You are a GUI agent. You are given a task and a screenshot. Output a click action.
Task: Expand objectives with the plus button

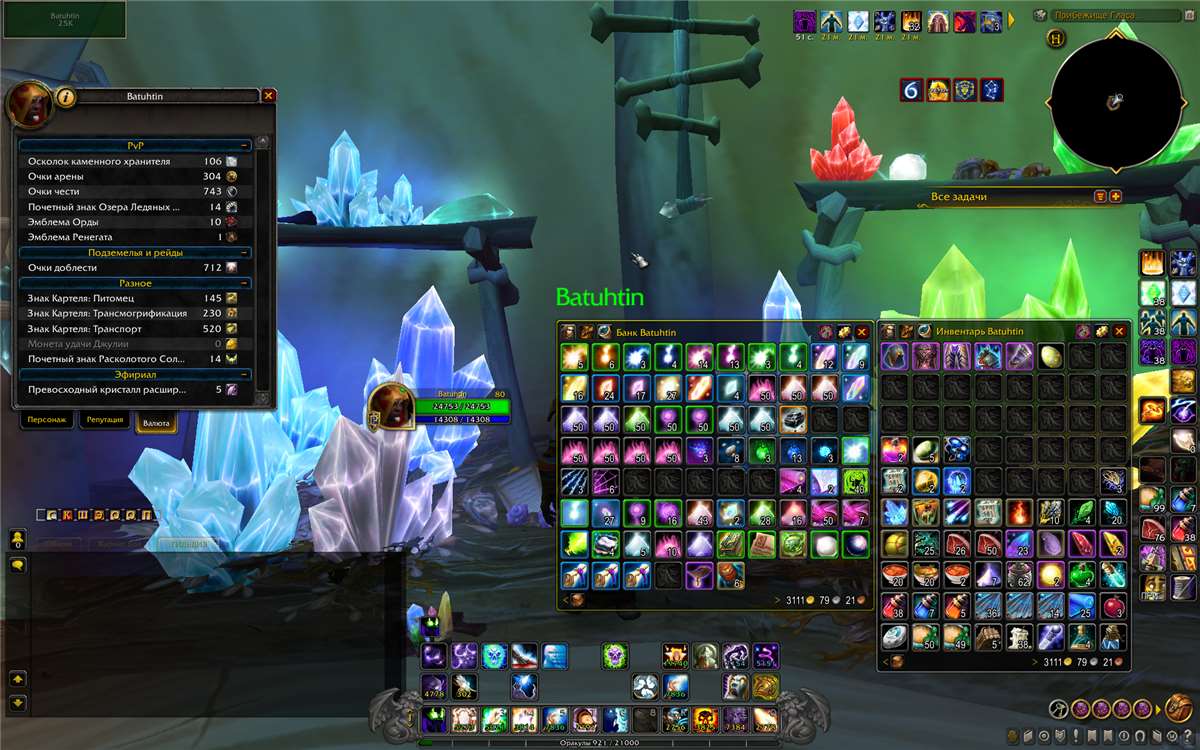coord(1116,196)
